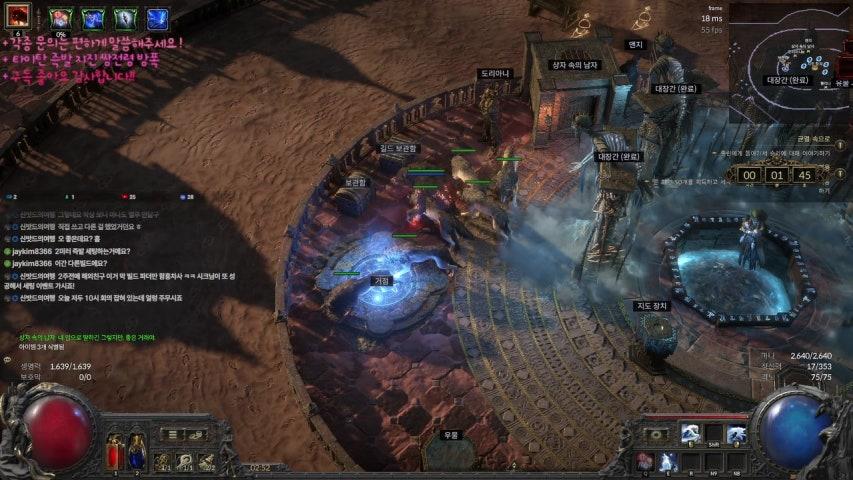The height and width of the screenshot is (480, 853).
Task: Use the glowing figure skill bound to E
Action: tap(668, 461)
